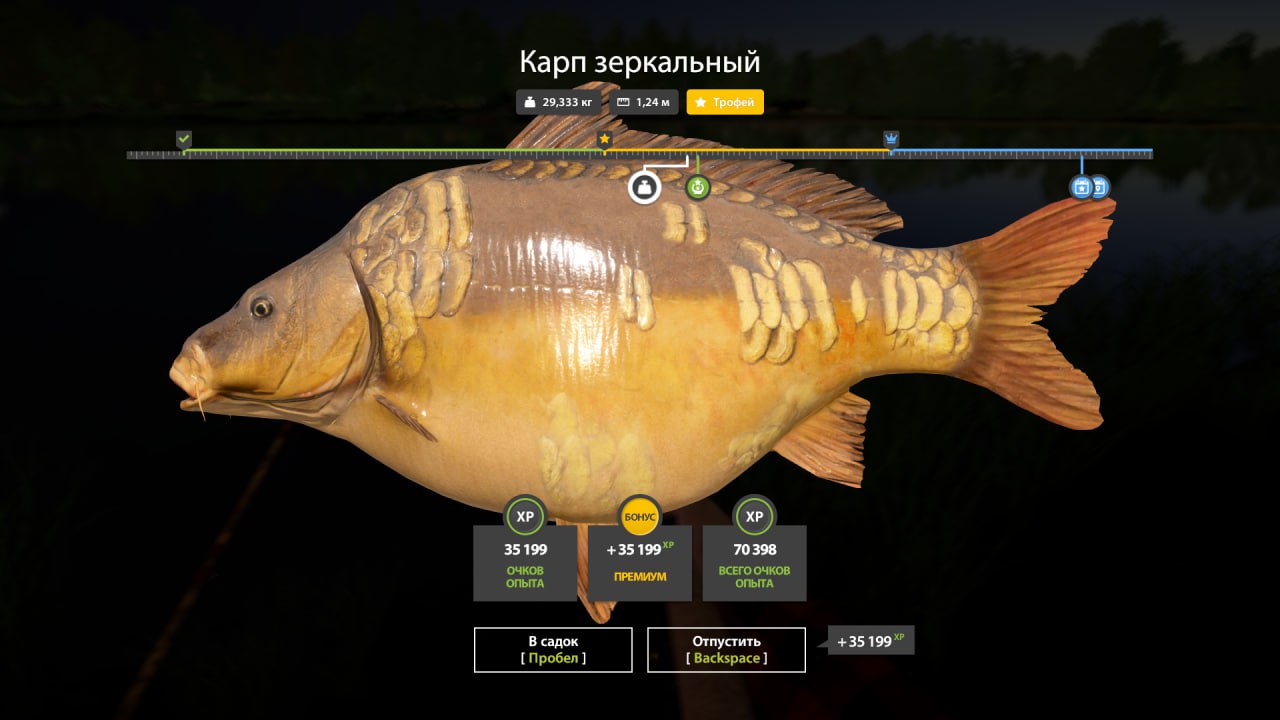Select the gold star trophy threshold marker

604,139
